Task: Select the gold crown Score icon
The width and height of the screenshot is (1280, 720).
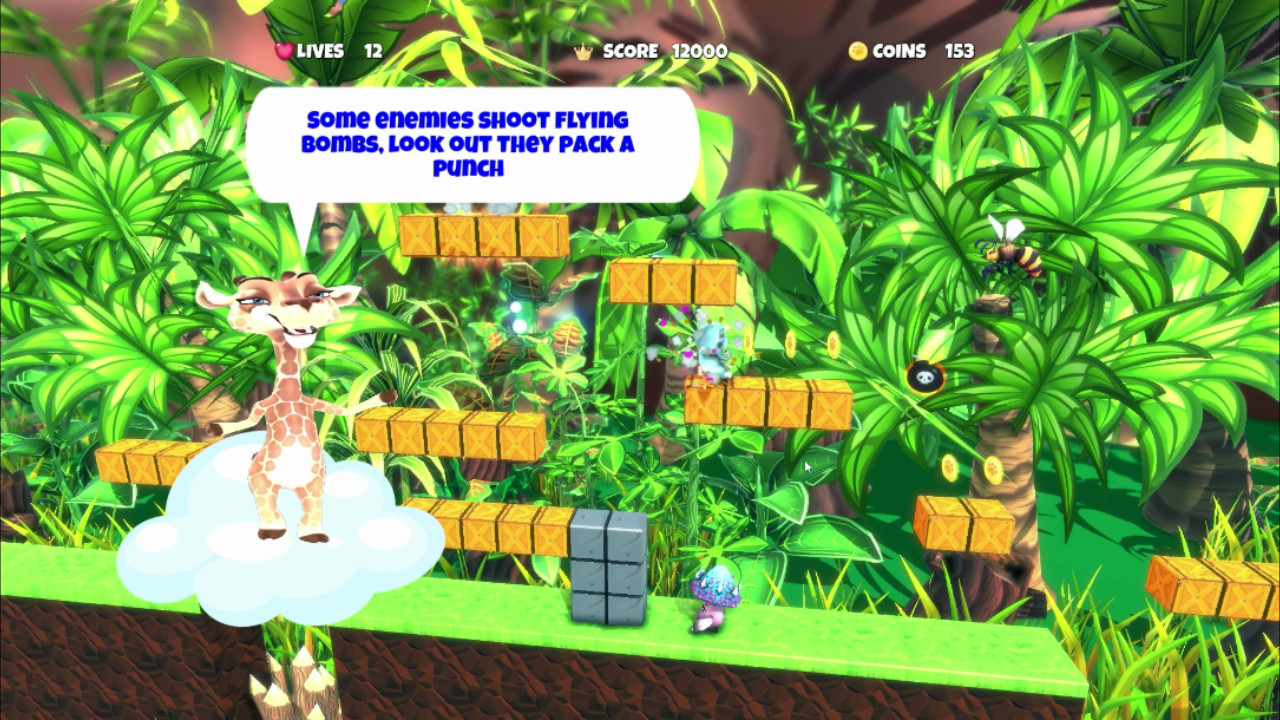Action: click(x=583, y=51)
